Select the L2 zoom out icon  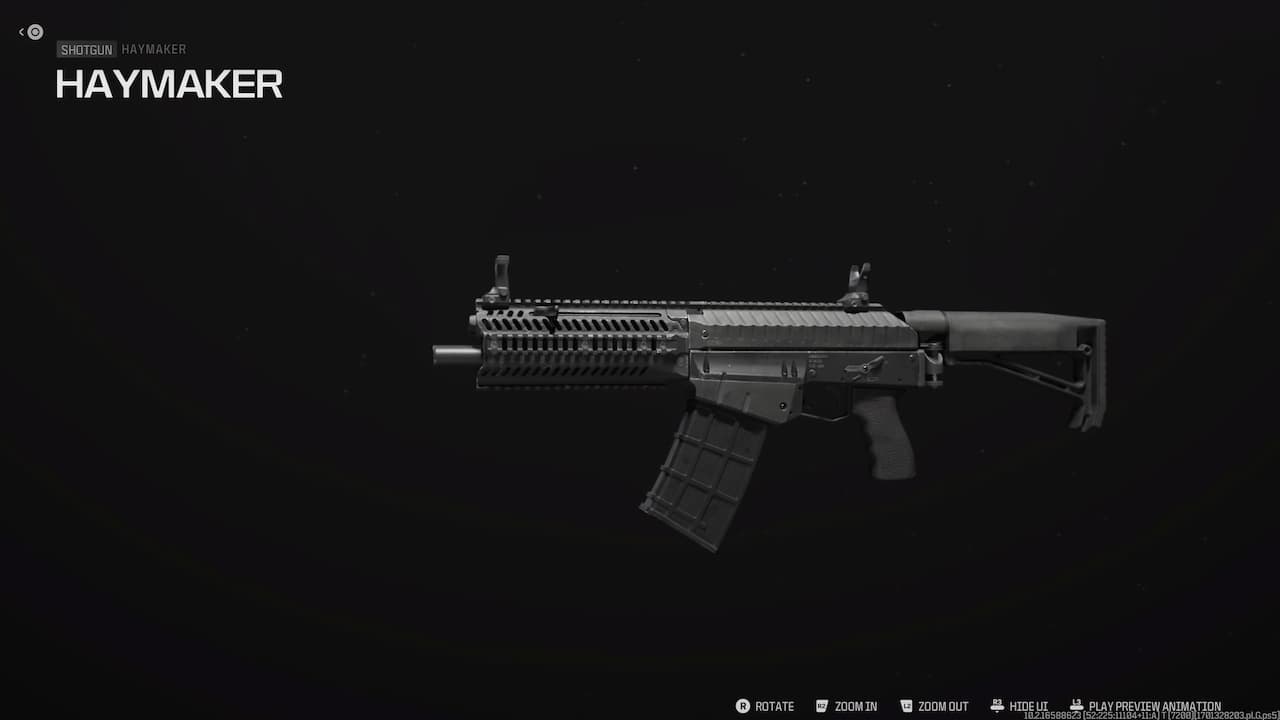pos(906,706)
